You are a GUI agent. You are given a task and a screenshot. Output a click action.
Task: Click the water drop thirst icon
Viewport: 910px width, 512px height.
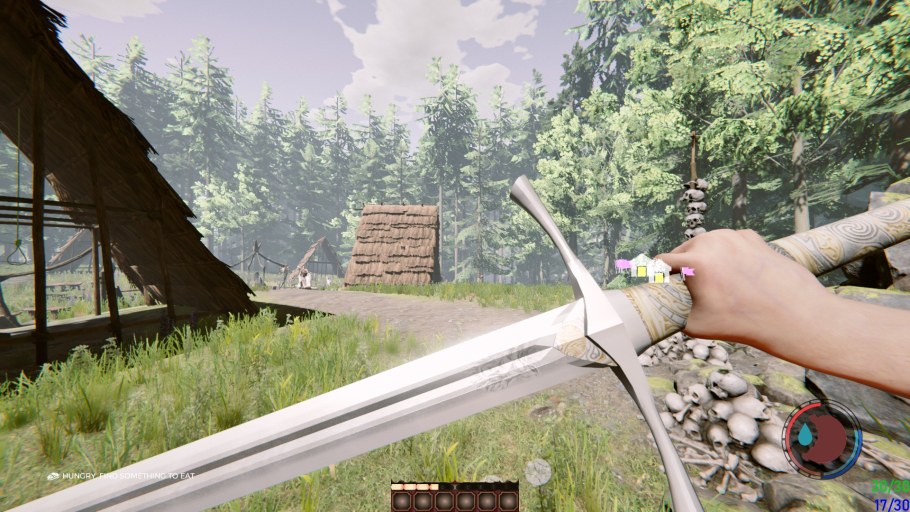pos(806,436)
